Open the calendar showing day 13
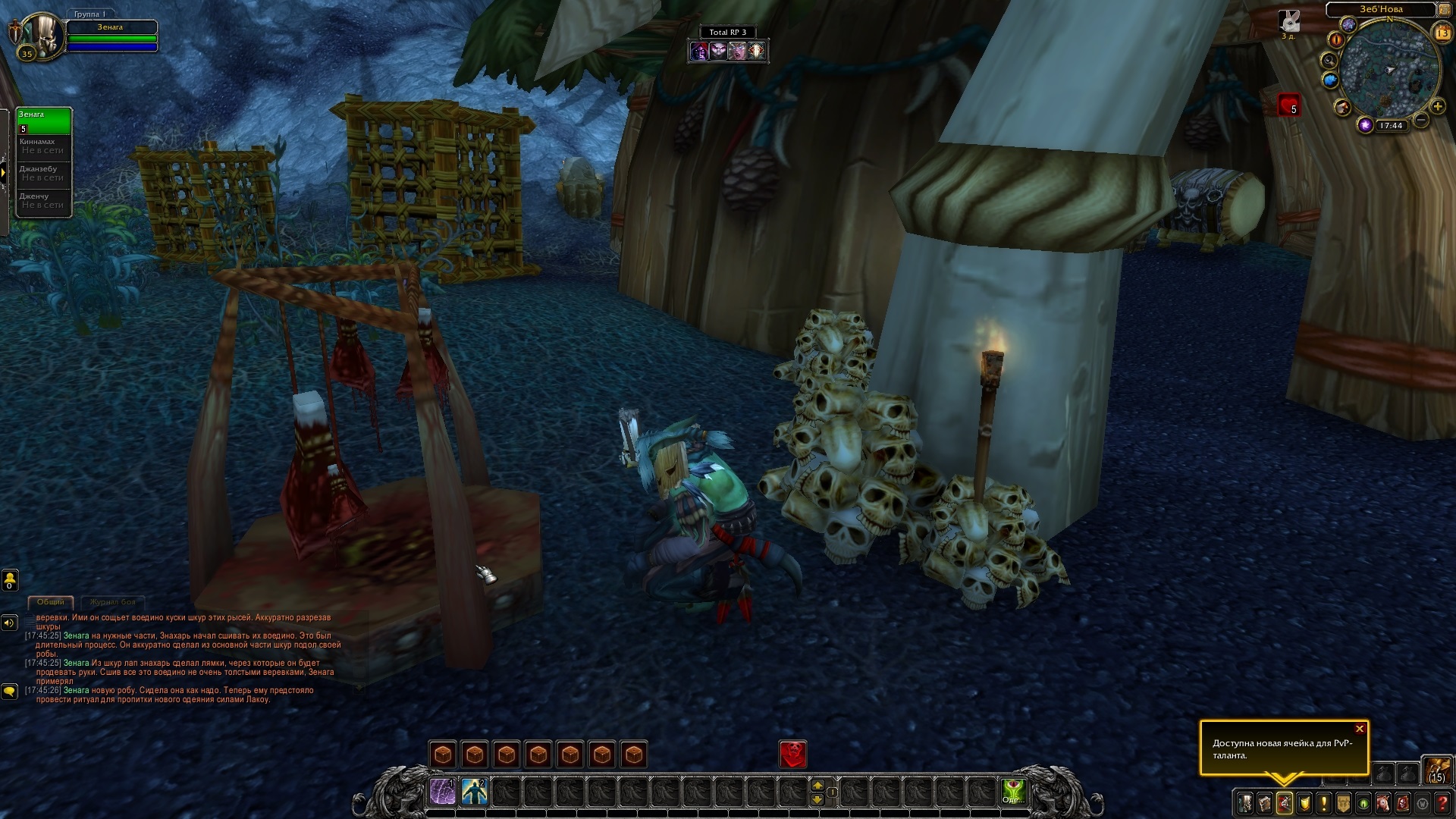The height and width of the screenshot is (819, 1456). click(1442, 33)
